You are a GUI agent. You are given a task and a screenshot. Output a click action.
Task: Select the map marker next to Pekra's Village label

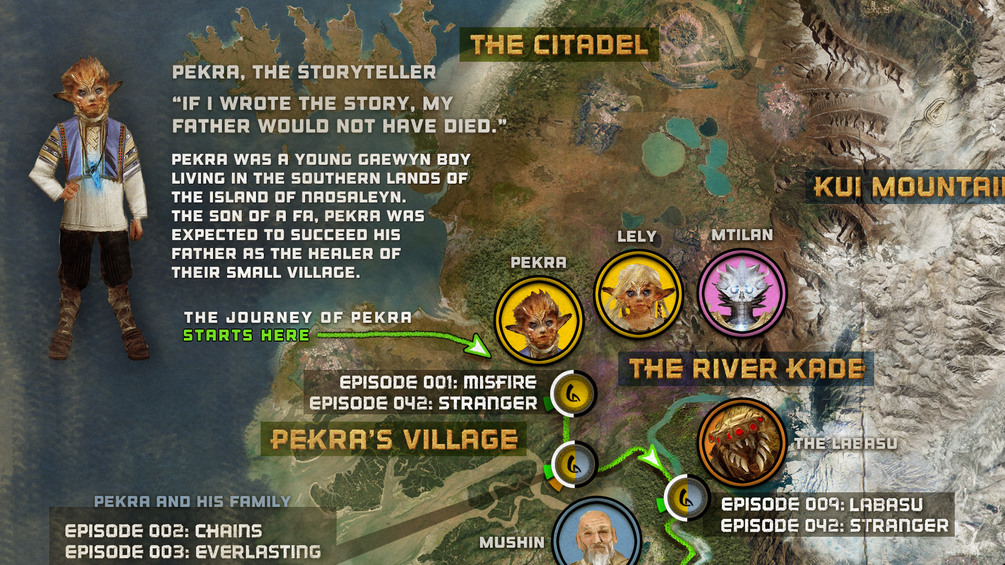pos(575,463)
